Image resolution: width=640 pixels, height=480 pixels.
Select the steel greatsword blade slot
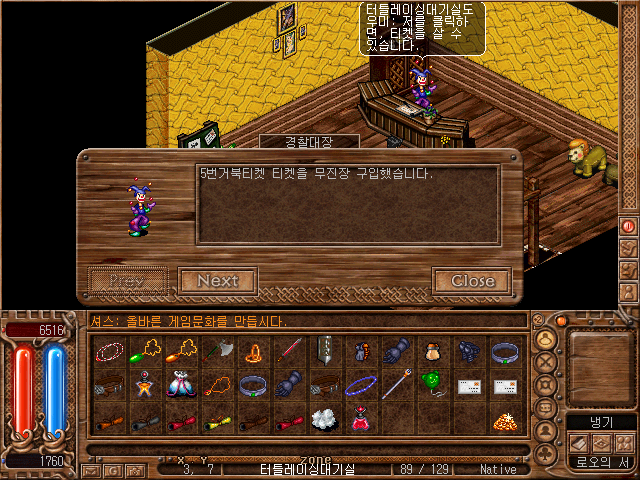click(325, 351)
